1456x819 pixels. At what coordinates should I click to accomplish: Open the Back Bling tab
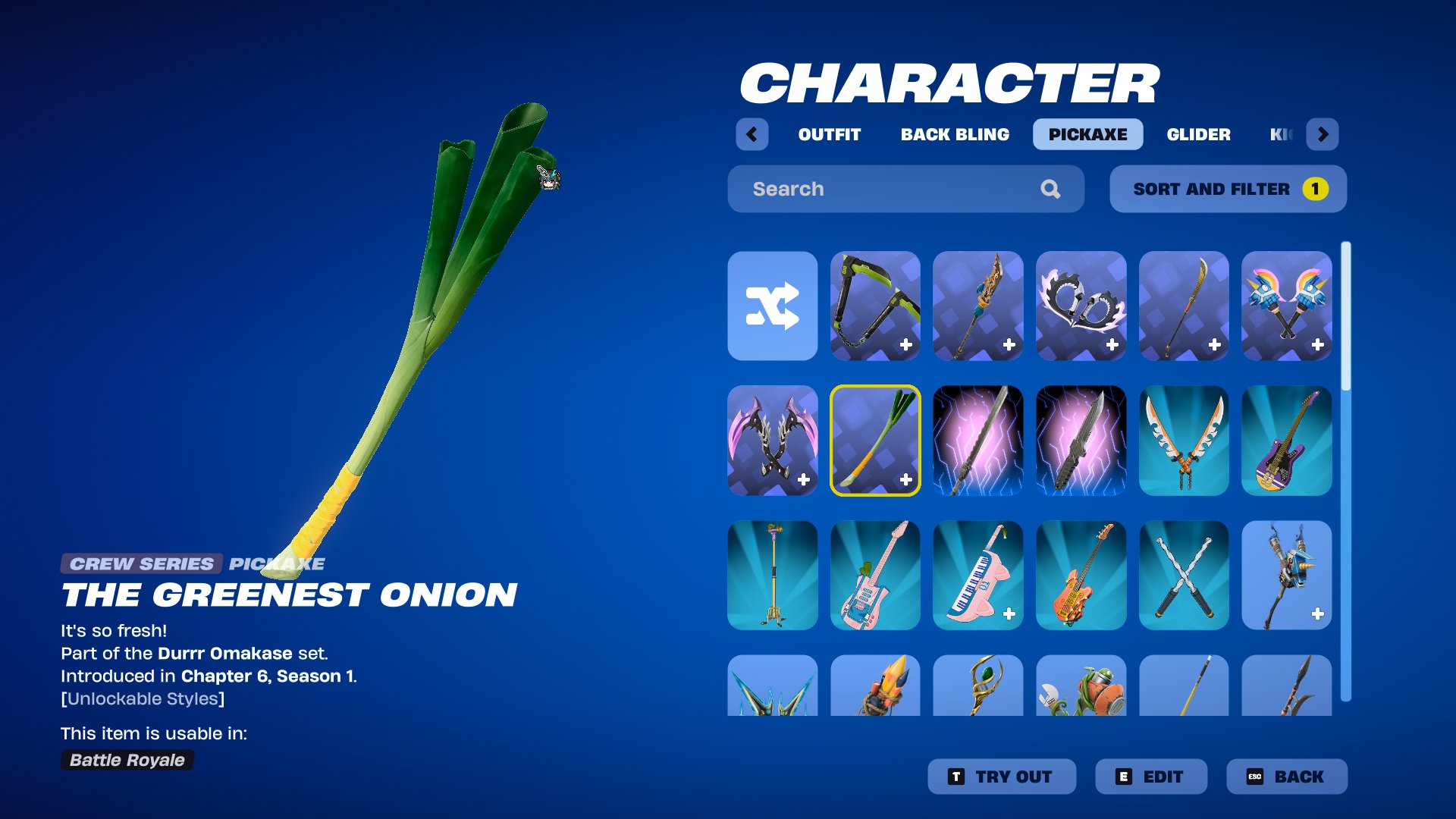coord(955,134)
